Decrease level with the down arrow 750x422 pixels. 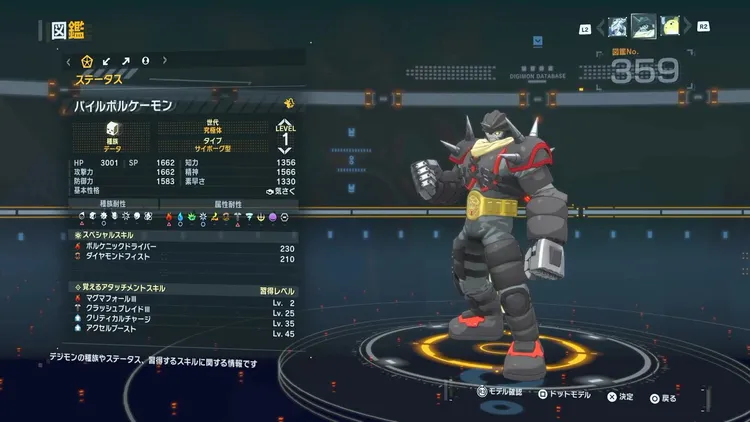(285, 152)
